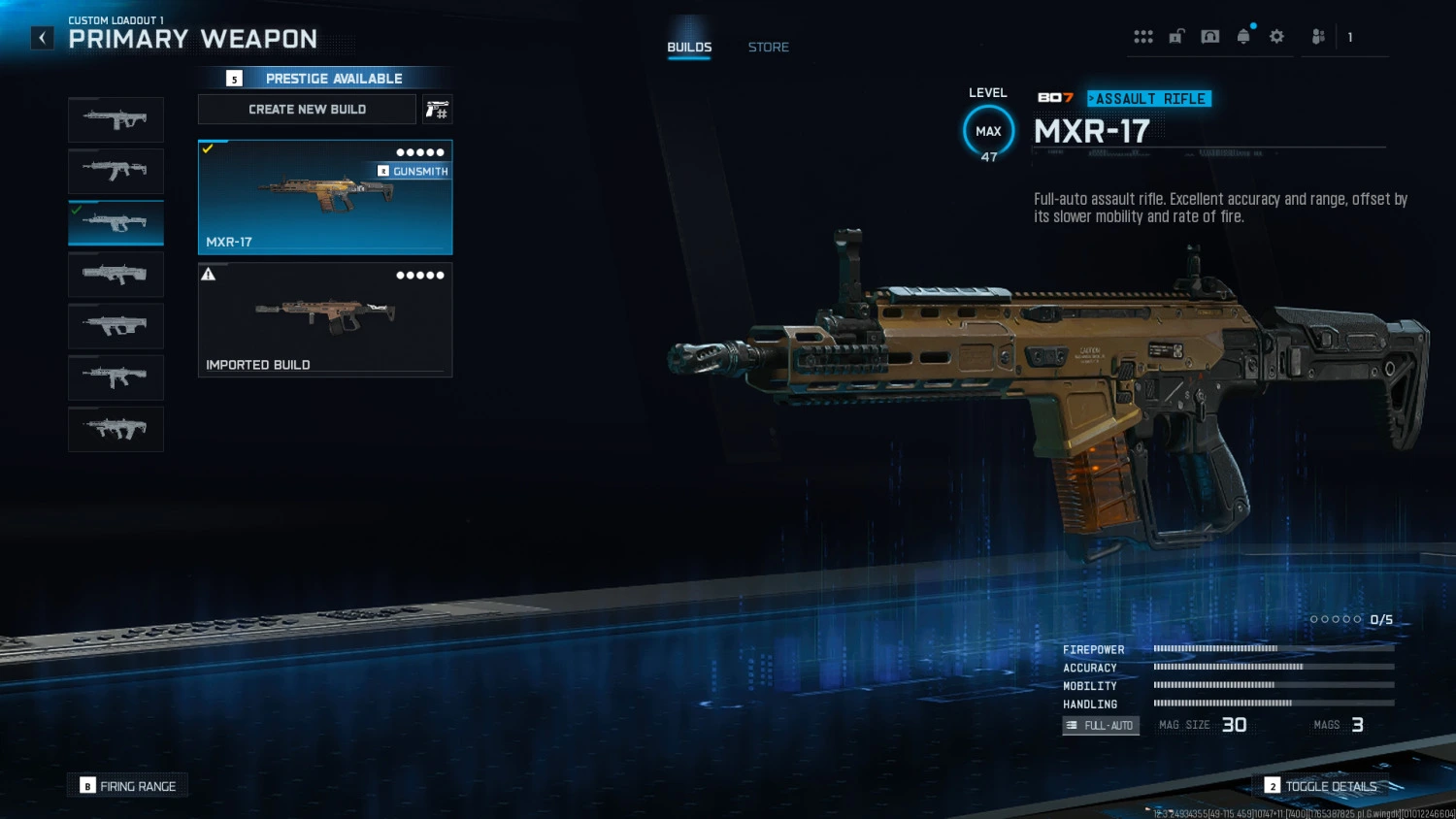Image resolution: width=1456 pixels, height=819 pixels.
Task: Click the back arrow next to Primary Weapon
Action: 41,37
